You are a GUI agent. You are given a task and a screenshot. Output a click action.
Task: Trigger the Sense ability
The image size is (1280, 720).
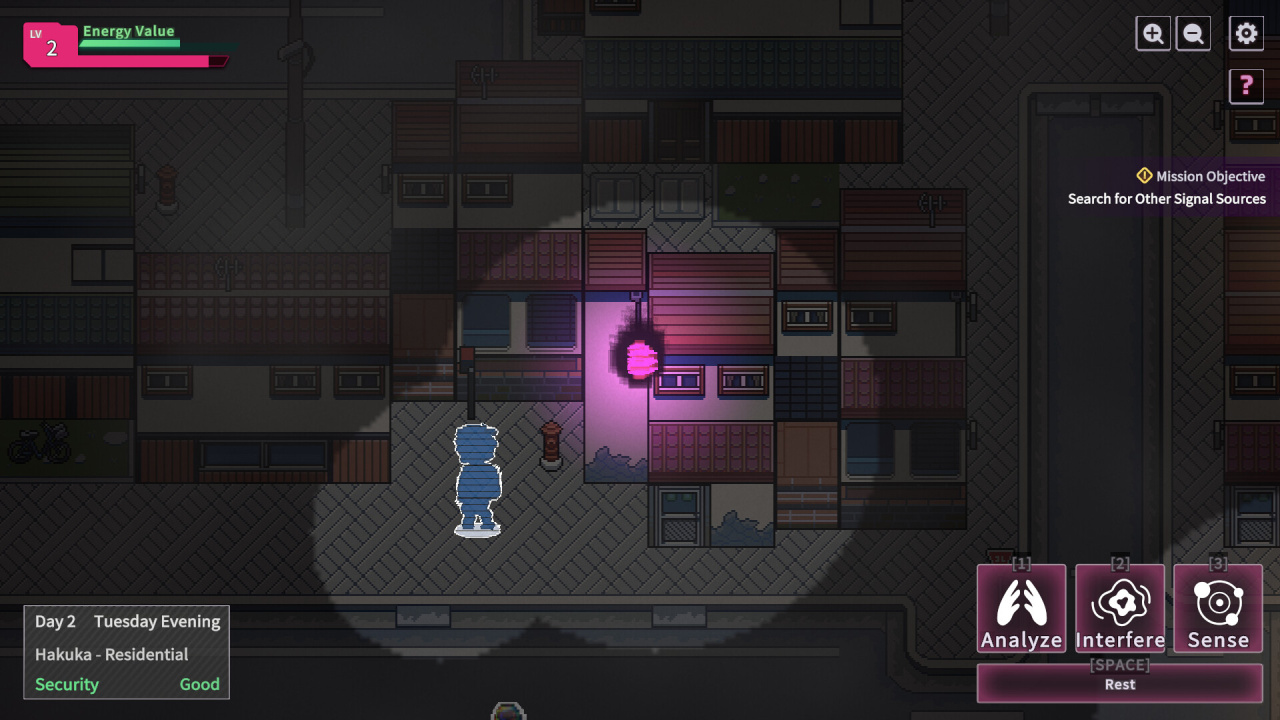pos(1218,609)
